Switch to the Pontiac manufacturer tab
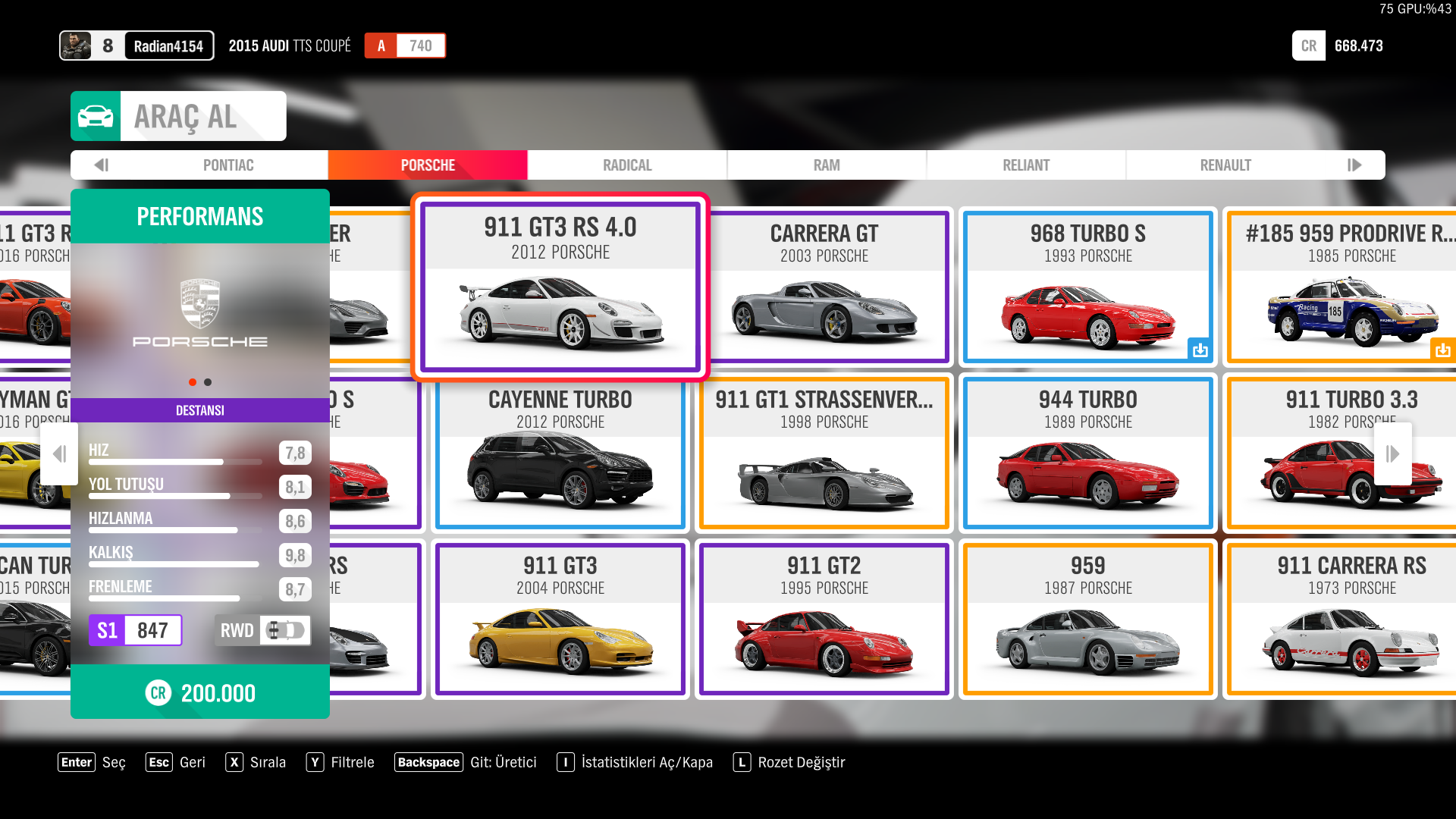The height and width of the screenshot is (819, 1456). tap(228, 165)
